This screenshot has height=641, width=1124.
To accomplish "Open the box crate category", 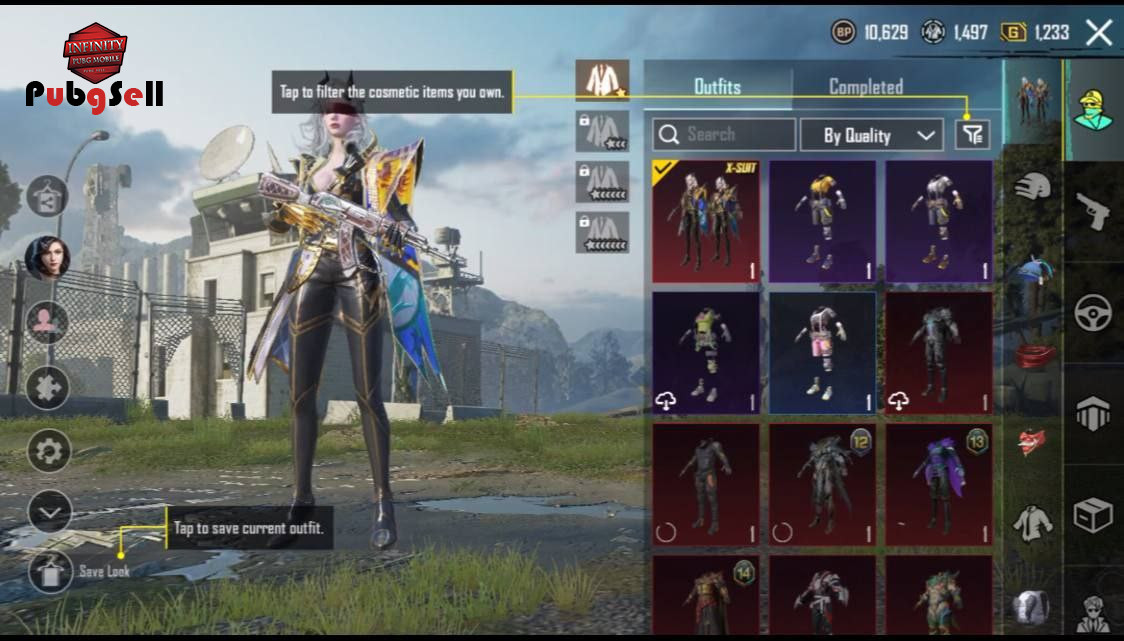I will 1093,516.
